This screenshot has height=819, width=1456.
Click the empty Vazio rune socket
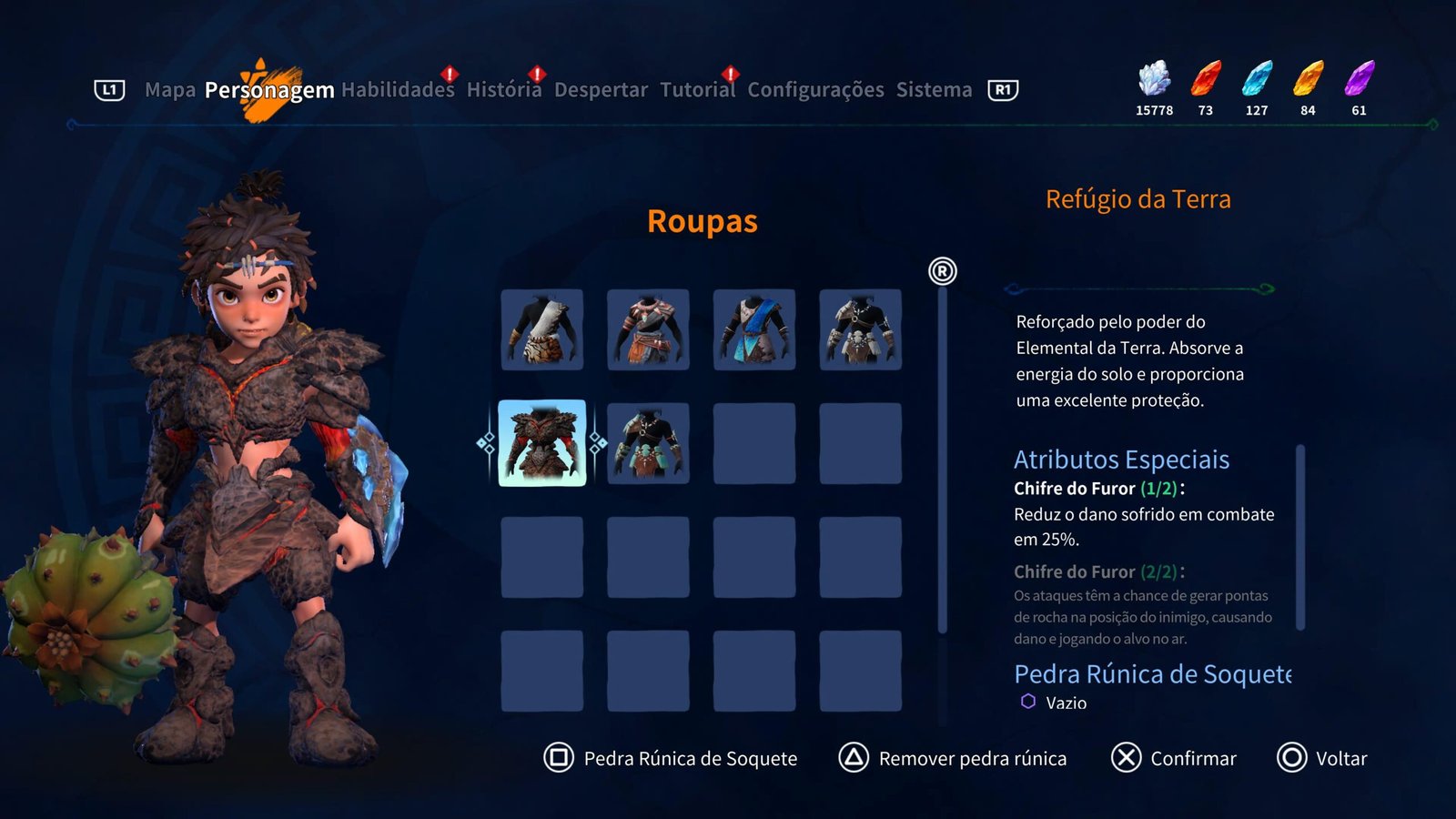(1054, 703)
